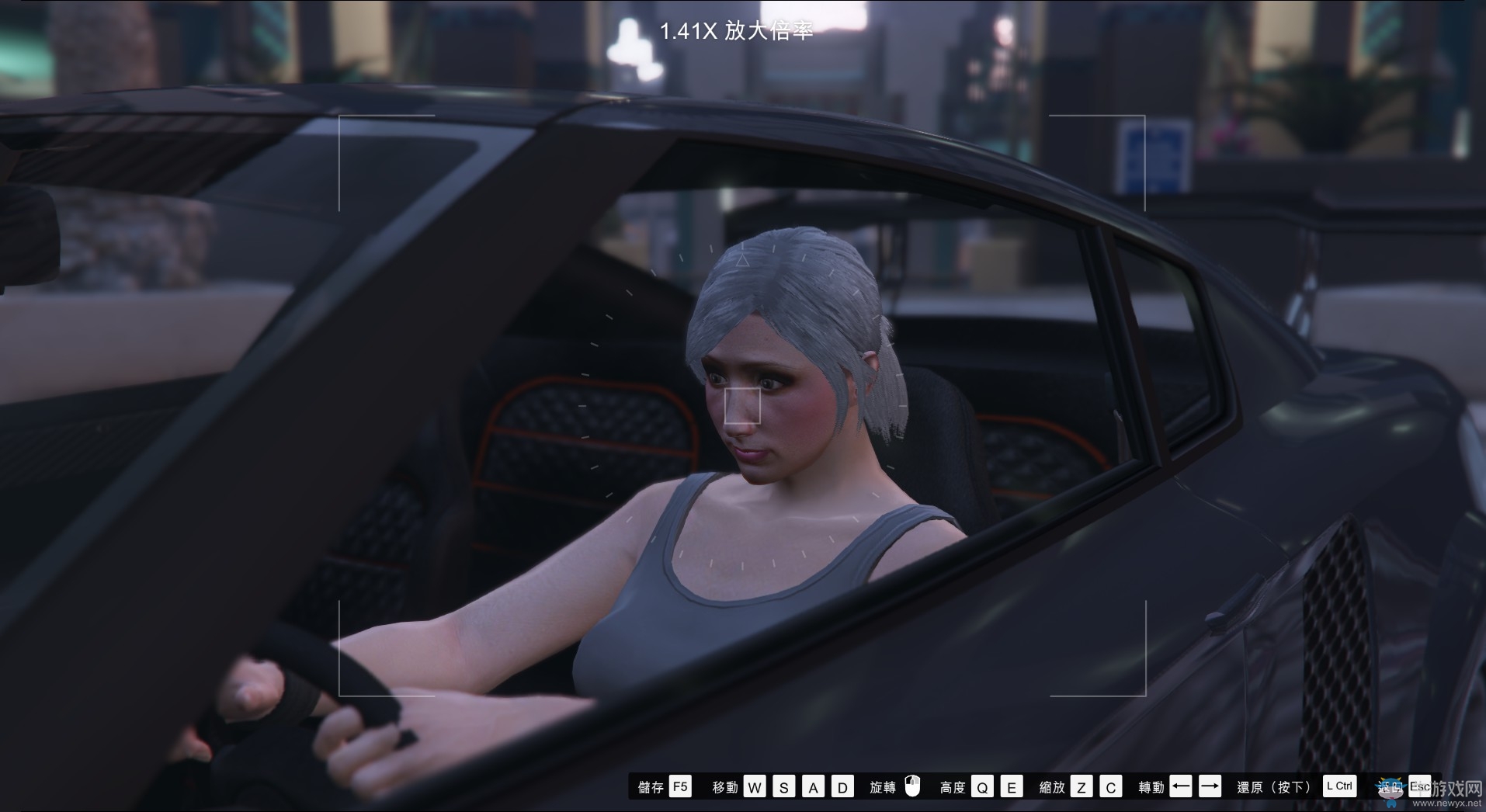1486x812 pixels.
Task: Click the S key icon for moving backward
Action: pyautogui.click(x=783, y=786)
